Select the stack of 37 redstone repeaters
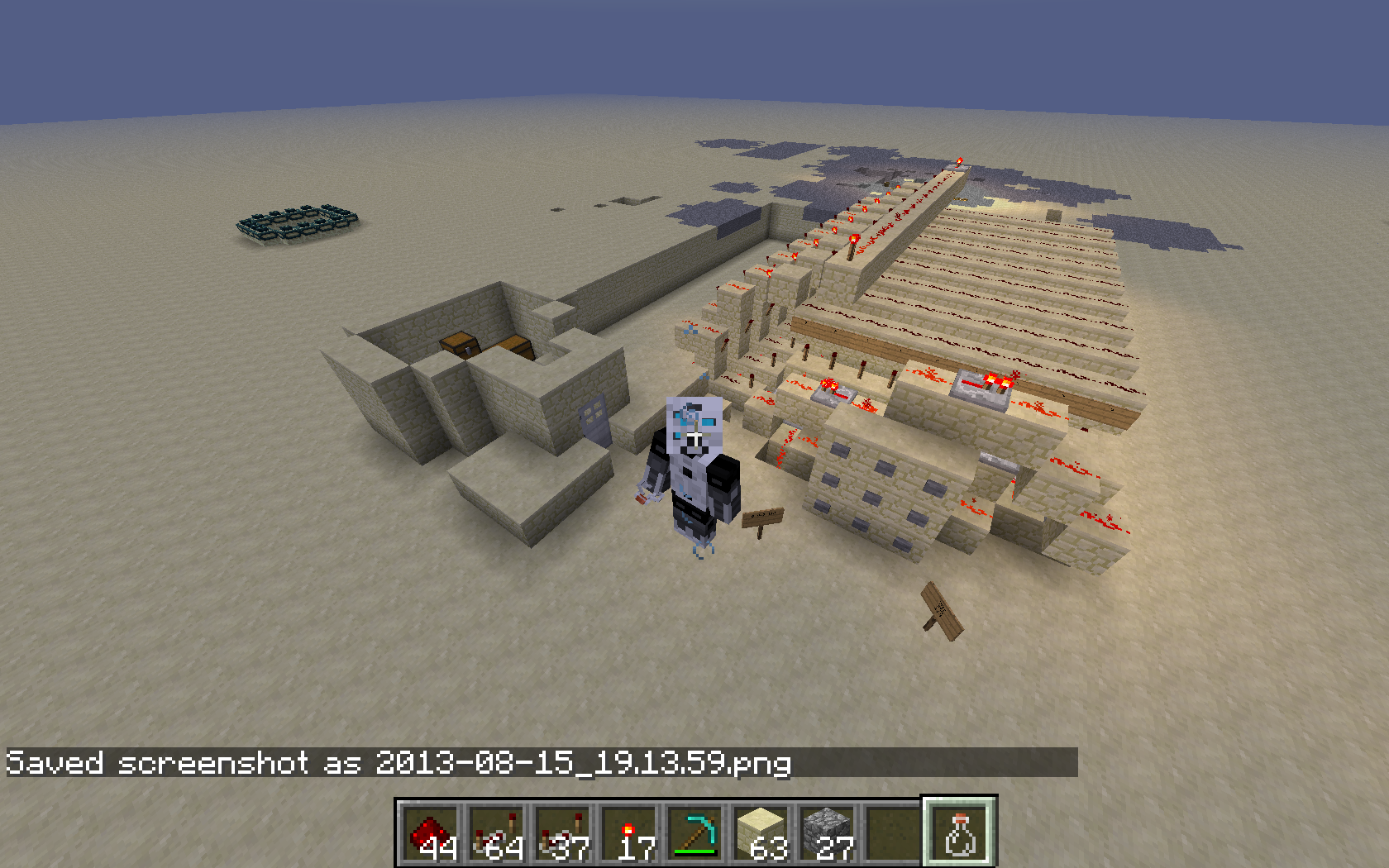 click(x=563, y=833)
